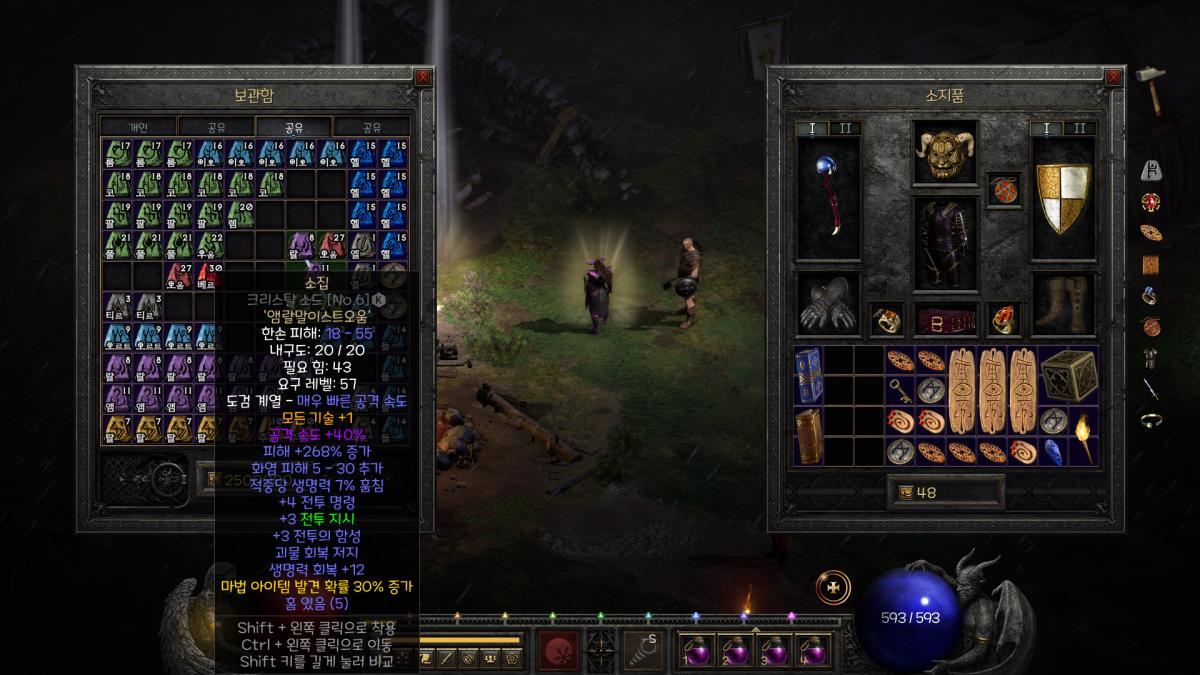Screen dimensions: 1200x675
Task: Select the equipped gauntlets slot
Action: click(828, 306)
